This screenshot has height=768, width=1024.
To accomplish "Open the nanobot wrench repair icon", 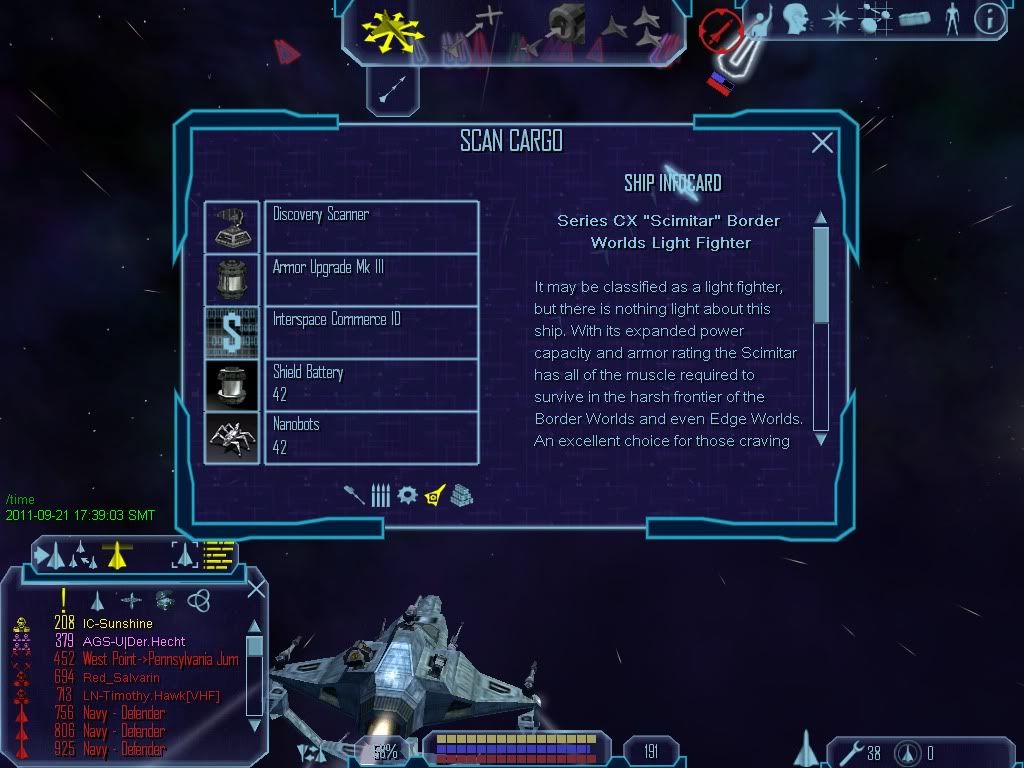I will coord(846,752).
